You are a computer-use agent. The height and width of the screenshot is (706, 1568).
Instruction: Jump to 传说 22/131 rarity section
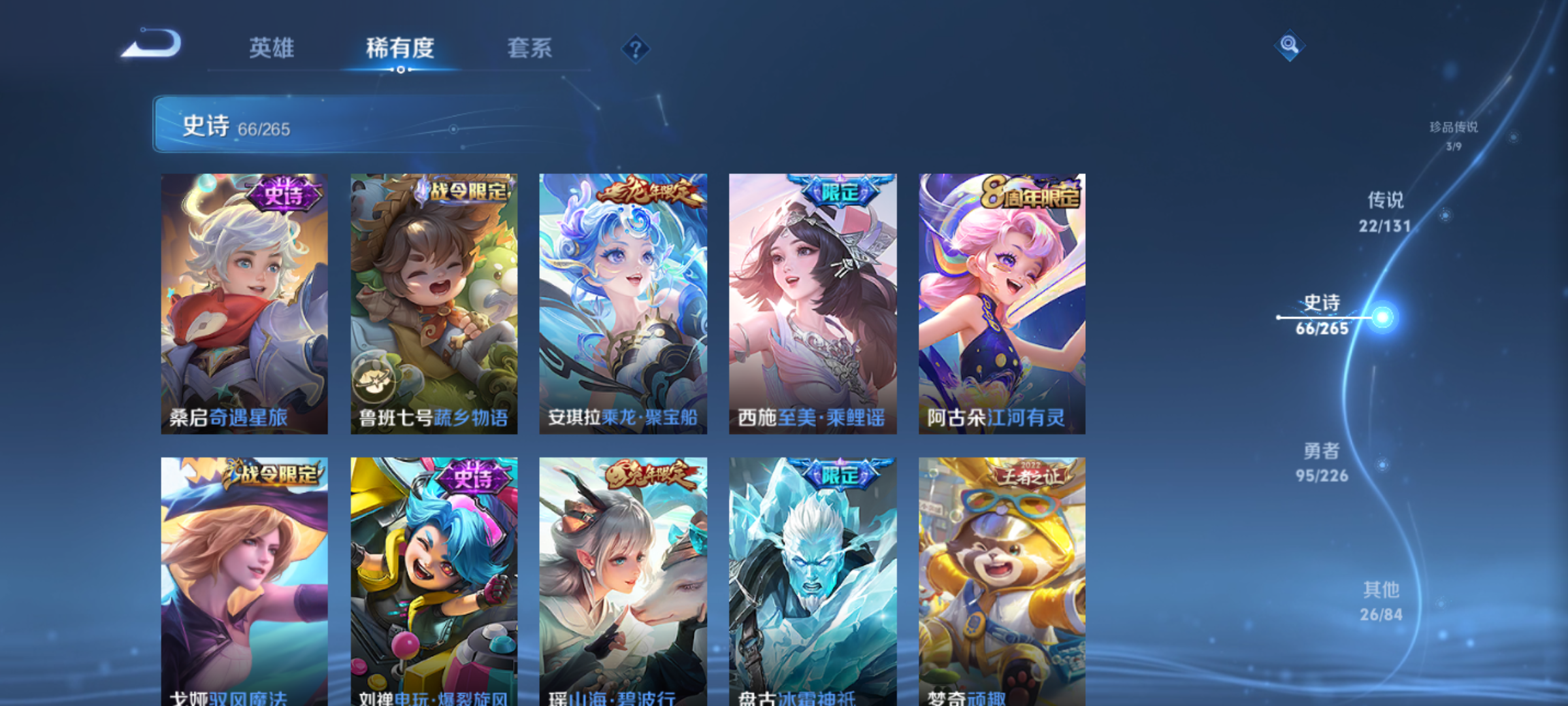[x=1385, y=212]
